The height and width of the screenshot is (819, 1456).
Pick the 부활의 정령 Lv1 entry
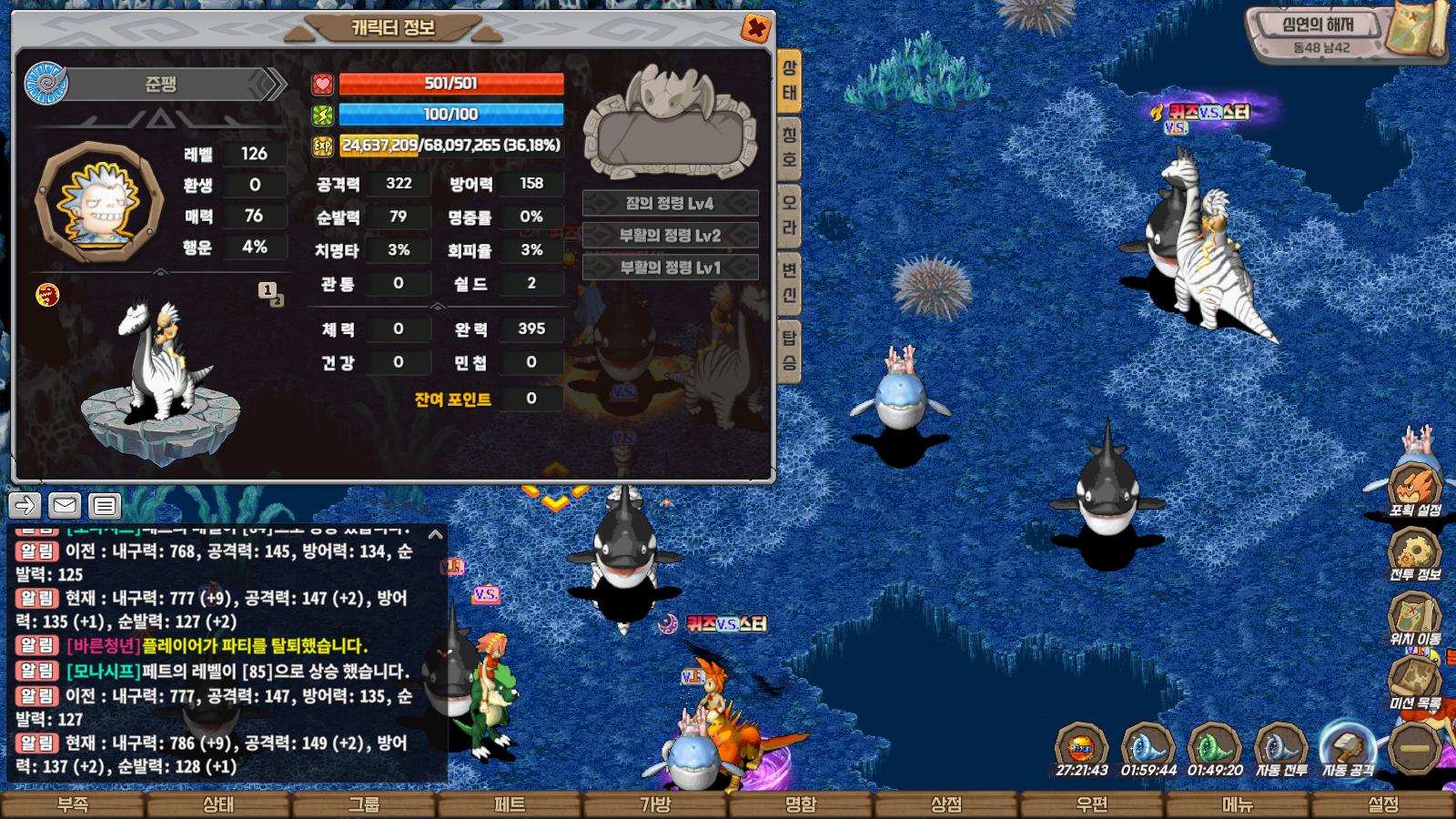pos(670,268)
